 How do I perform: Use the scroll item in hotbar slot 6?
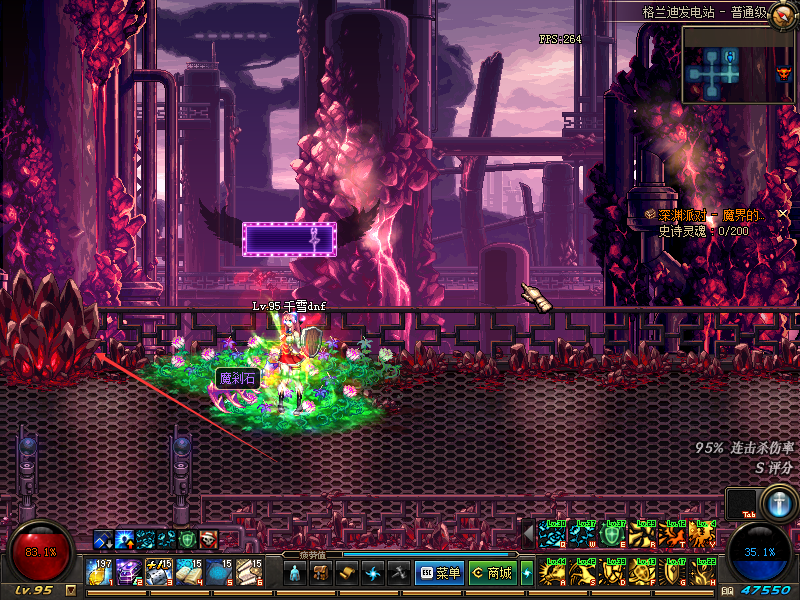click(250, 572)
